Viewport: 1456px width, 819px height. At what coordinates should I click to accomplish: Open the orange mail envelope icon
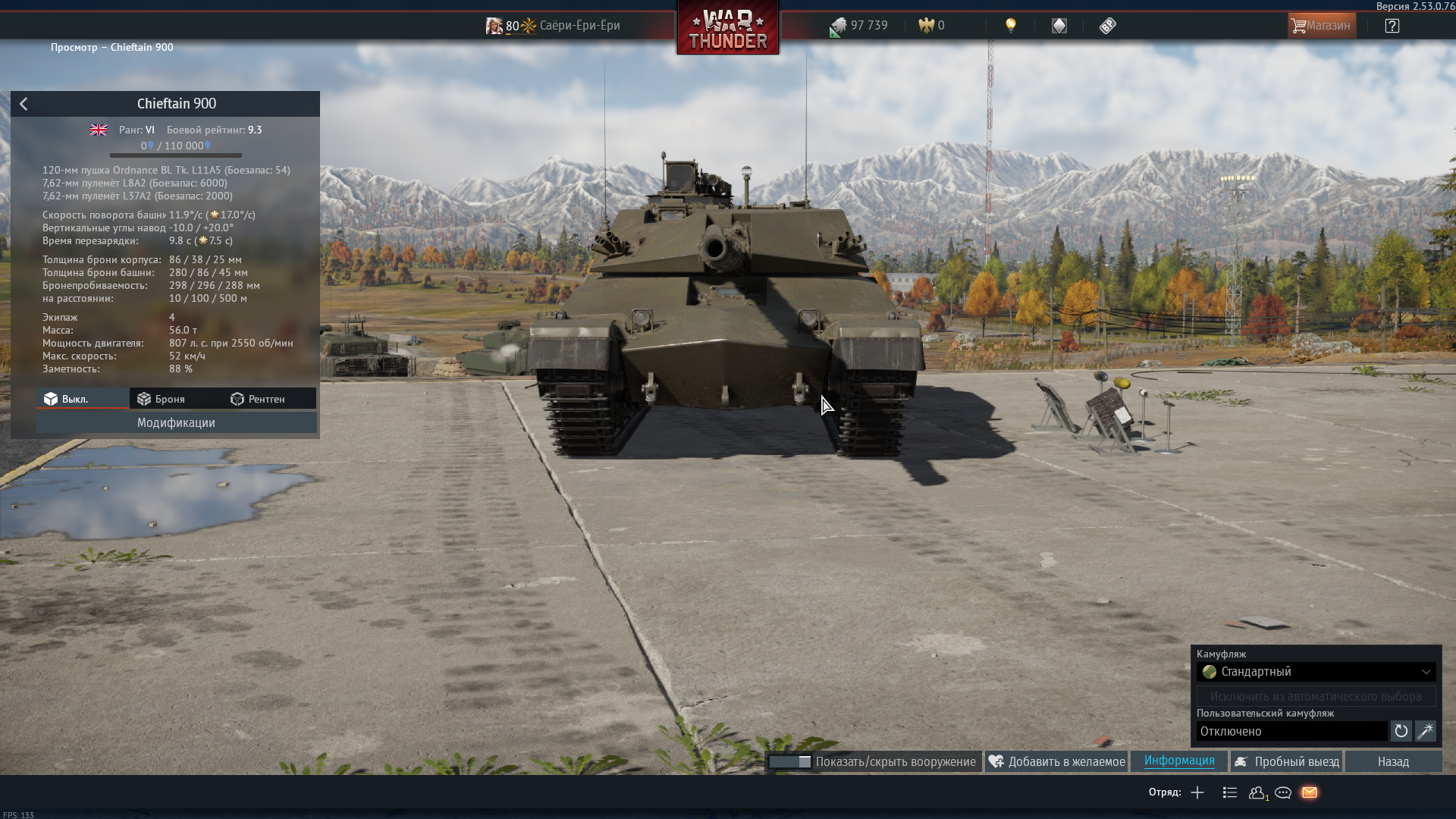[1310, 792]
